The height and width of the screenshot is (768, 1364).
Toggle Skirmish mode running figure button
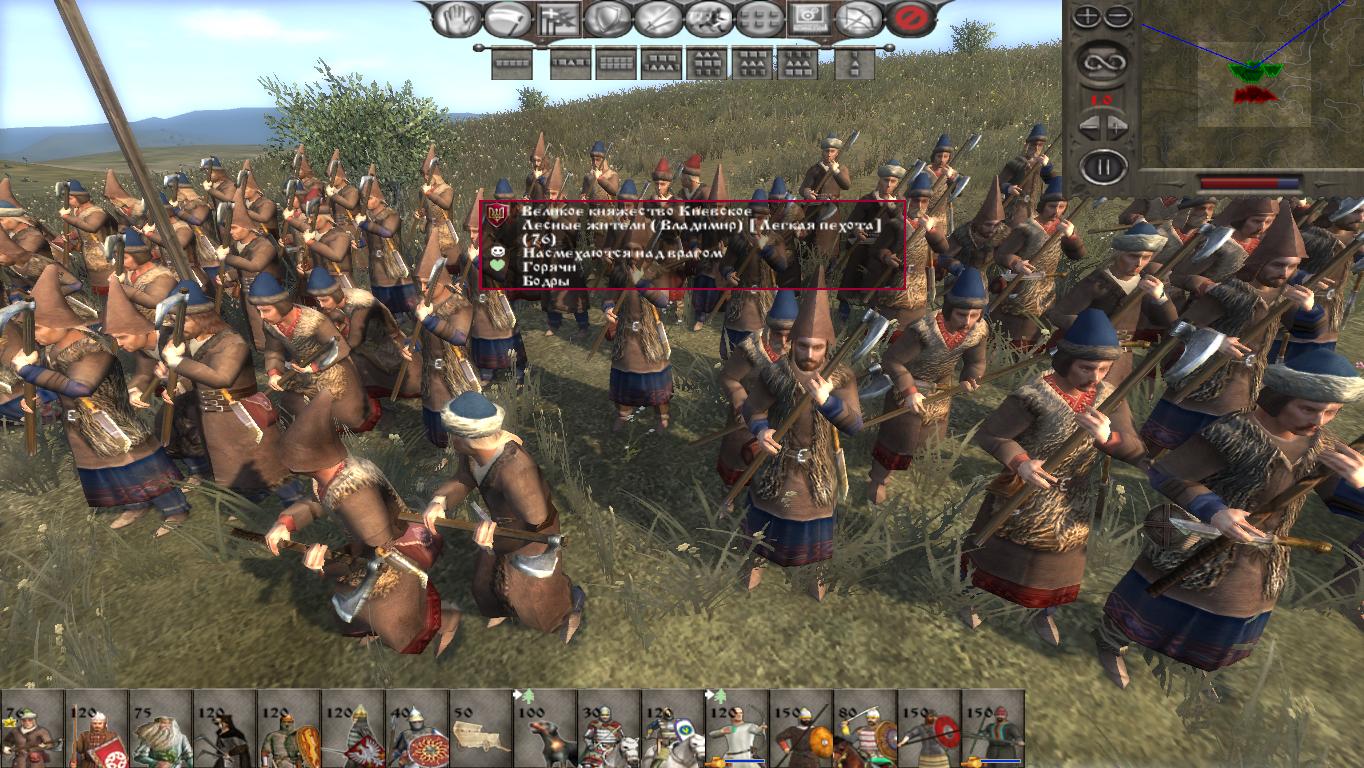pyautogui.click(x=707, y=18)
